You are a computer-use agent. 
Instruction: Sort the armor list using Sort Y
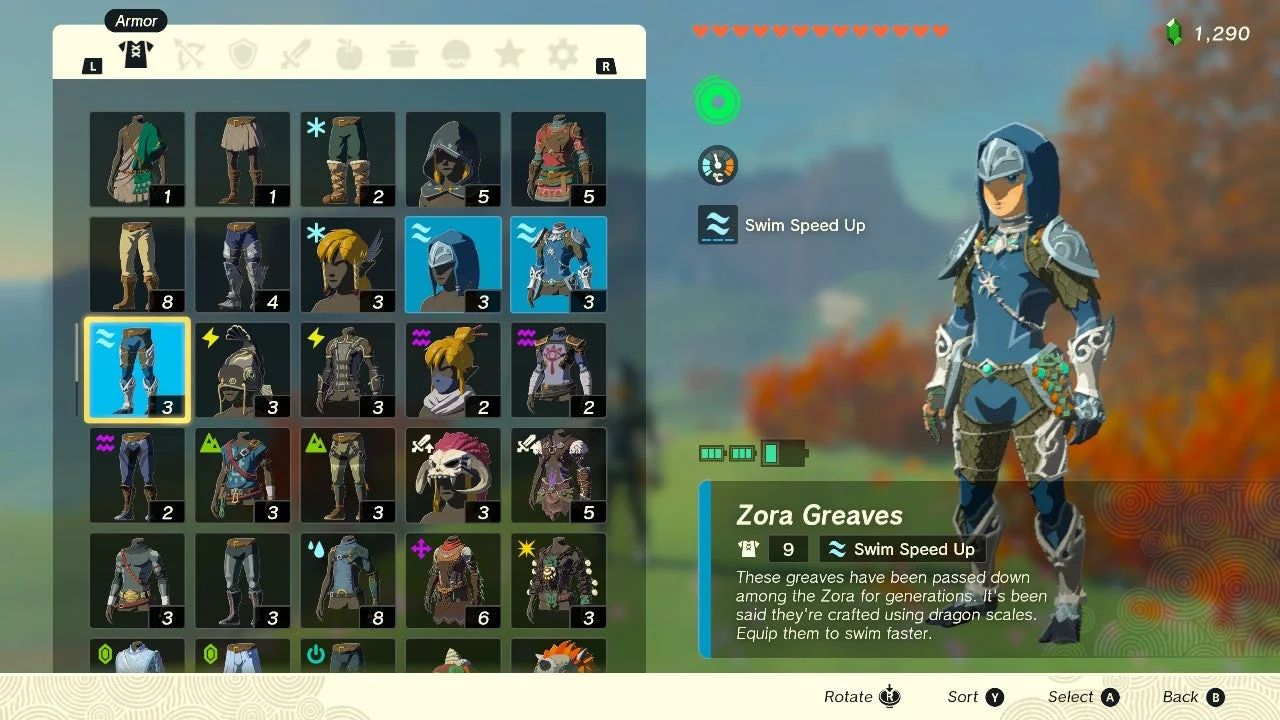[x=974, y=696]
